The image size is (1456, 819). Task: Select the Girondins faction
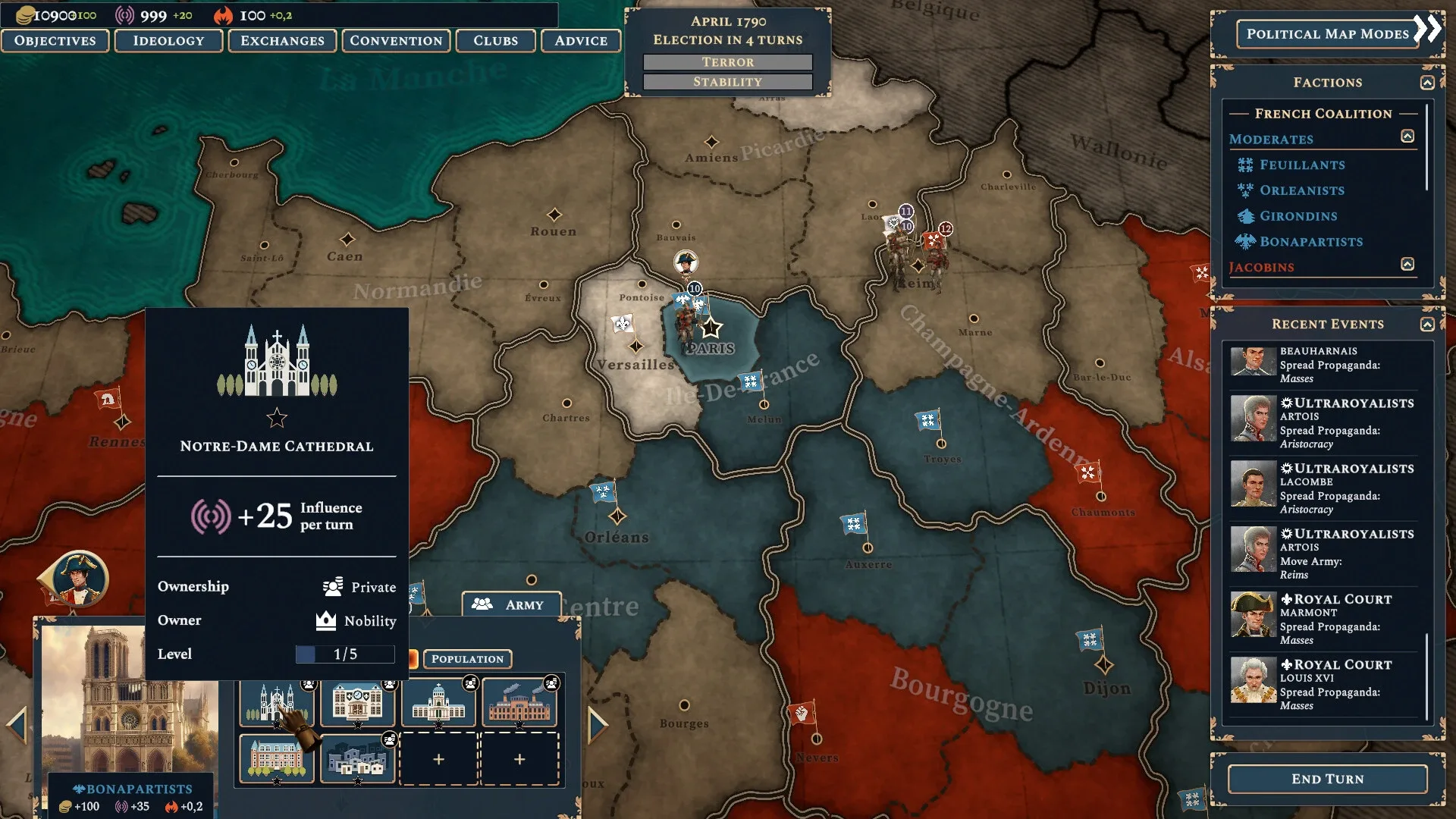(x=1298, y=217)
